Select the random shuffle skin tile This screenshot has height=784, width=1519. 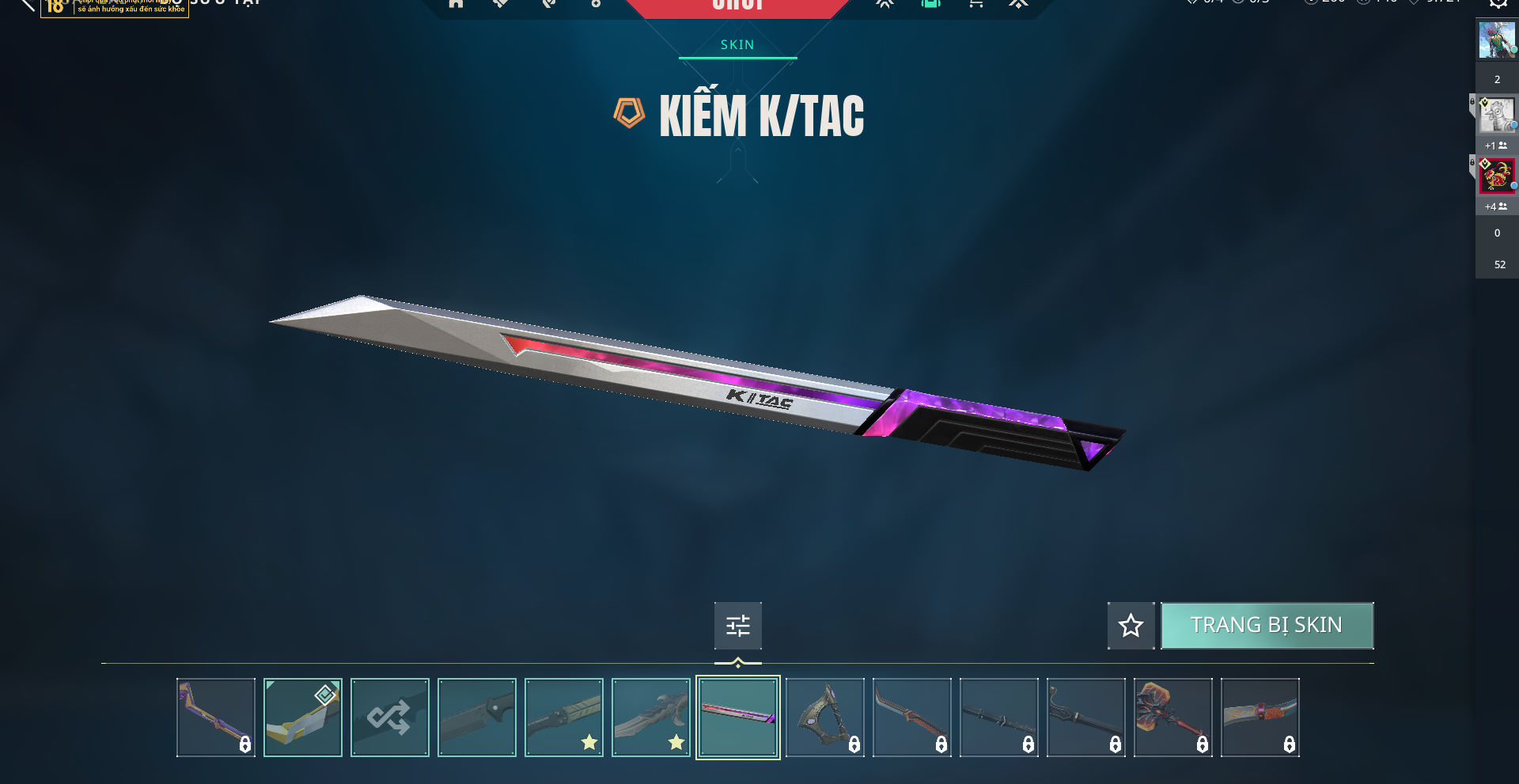[390, 718]
